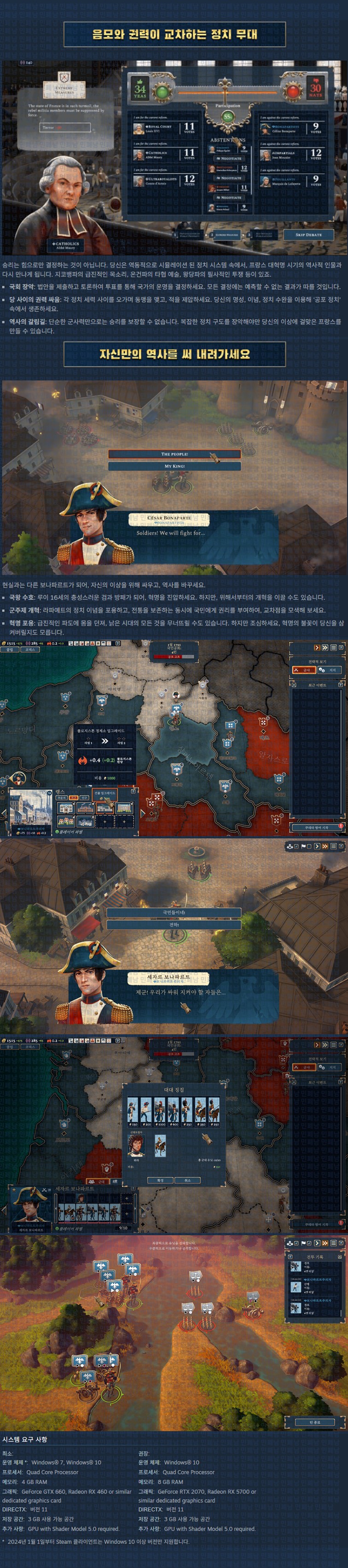348x1568 pixels.
Task: Choose the "국민들이여!" dialogue option
Action: point(174,913)
